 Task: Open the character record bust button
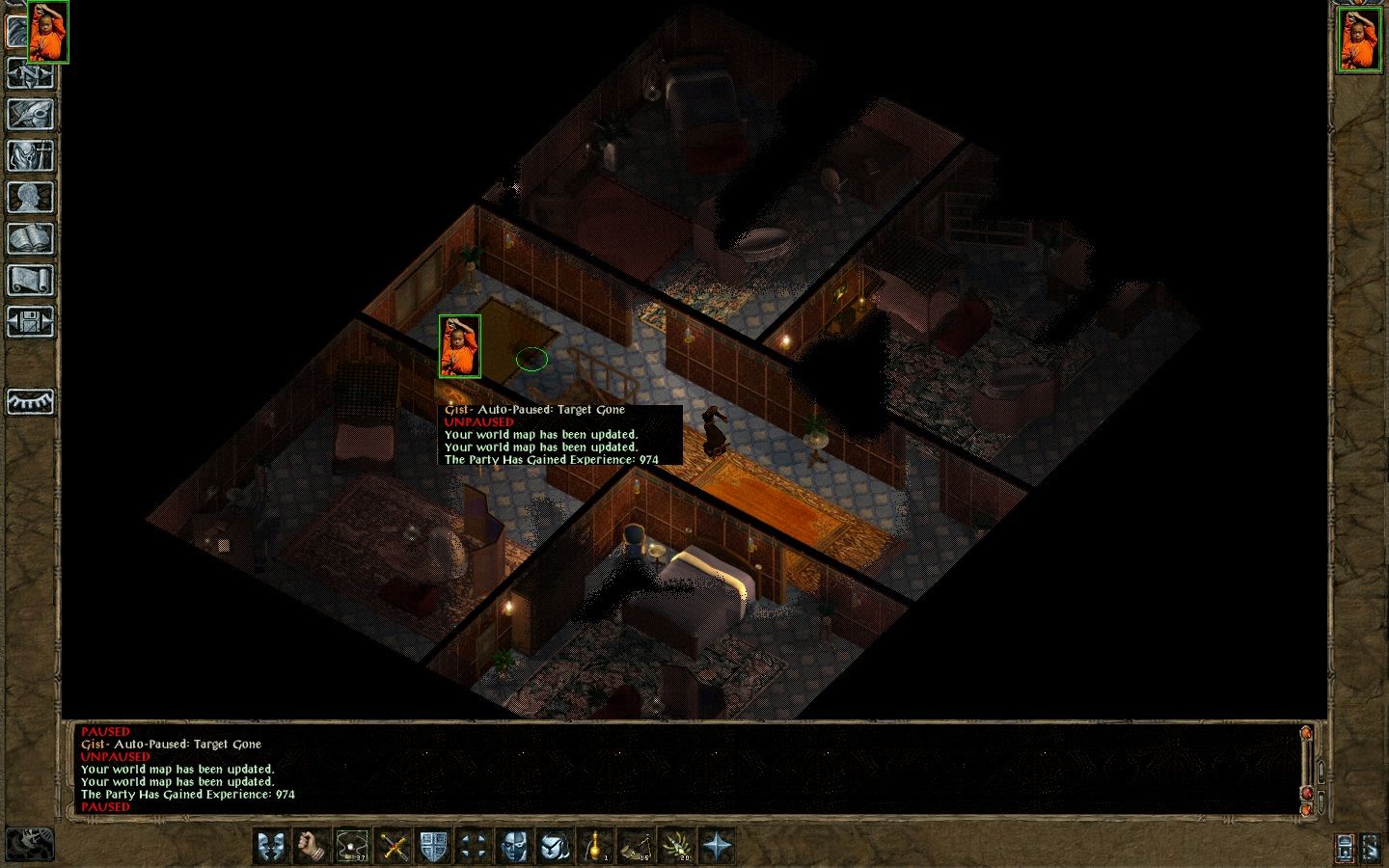30,198
